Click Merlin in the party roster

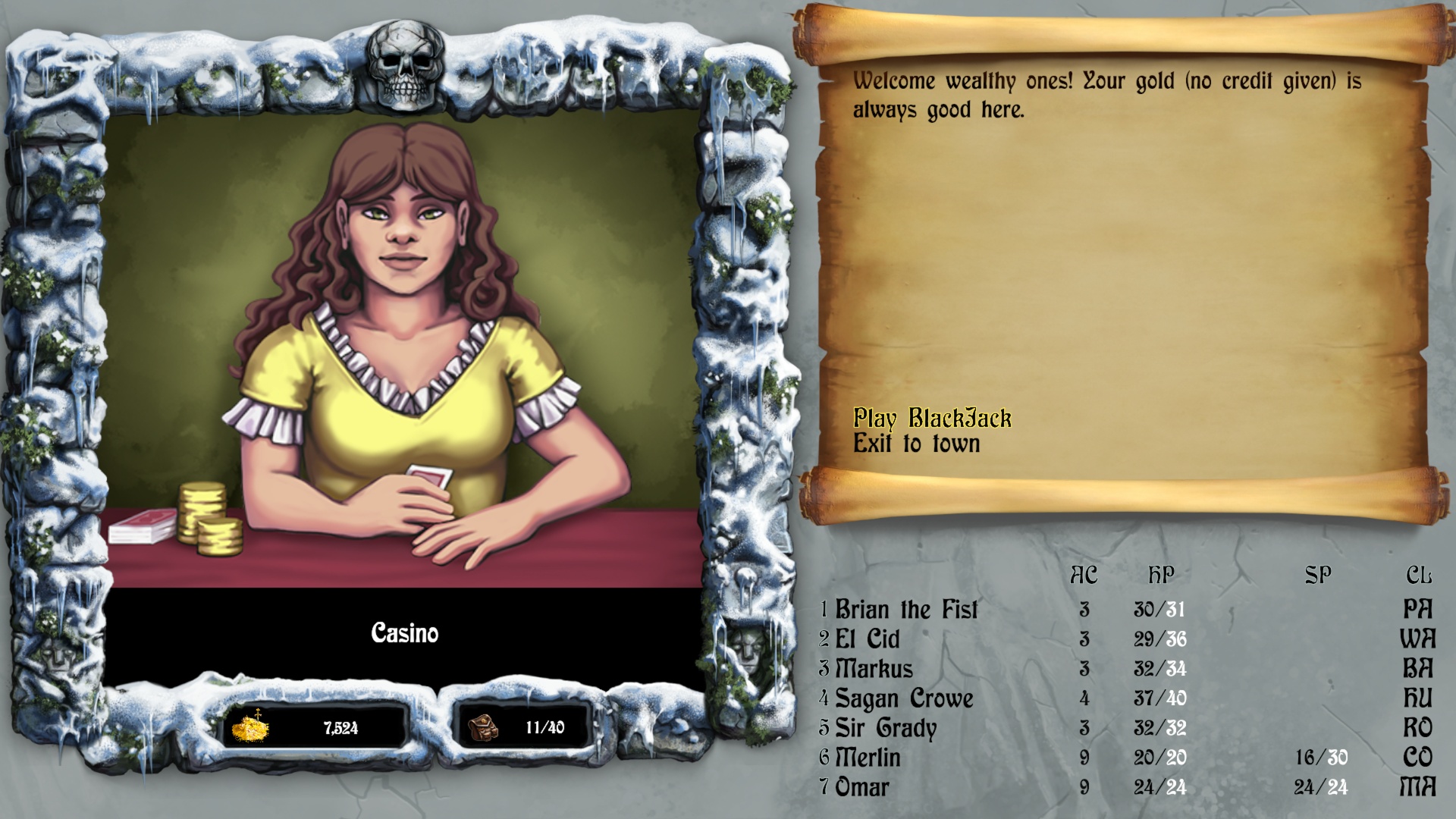pos(868,758)
